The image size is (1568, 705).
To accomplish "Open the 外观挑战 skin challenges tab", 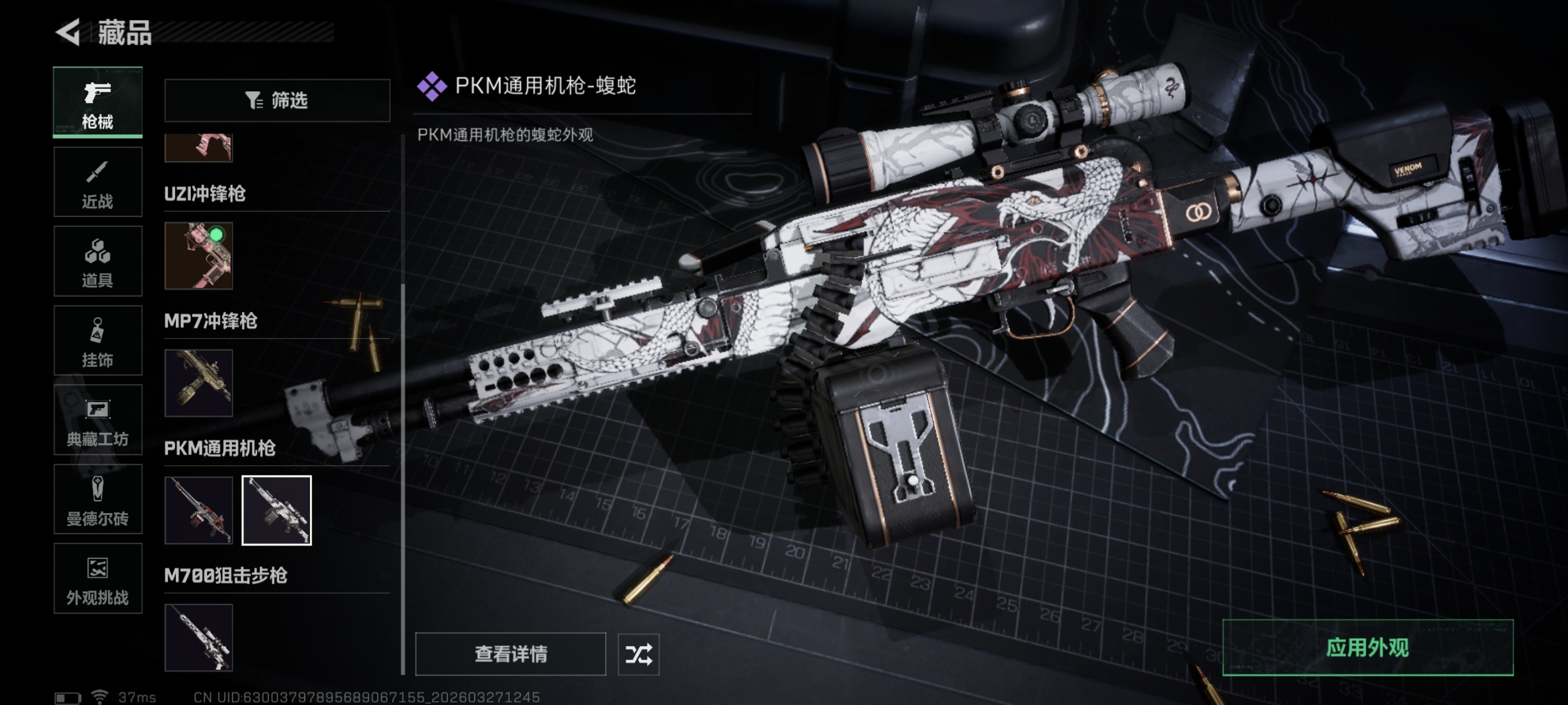I will [97, 578].
